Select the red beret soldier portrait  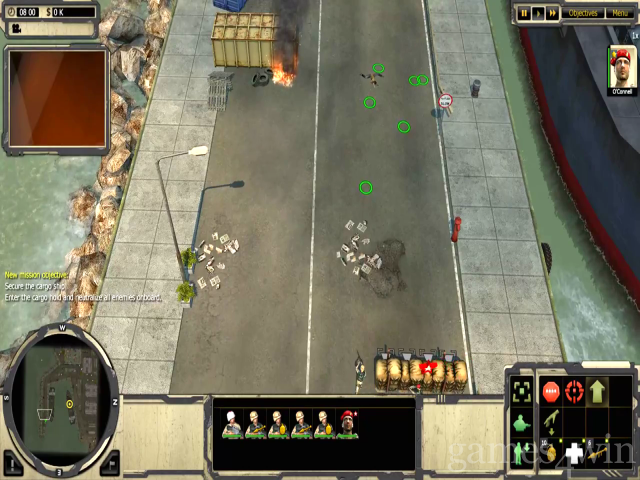coord(347,425)
